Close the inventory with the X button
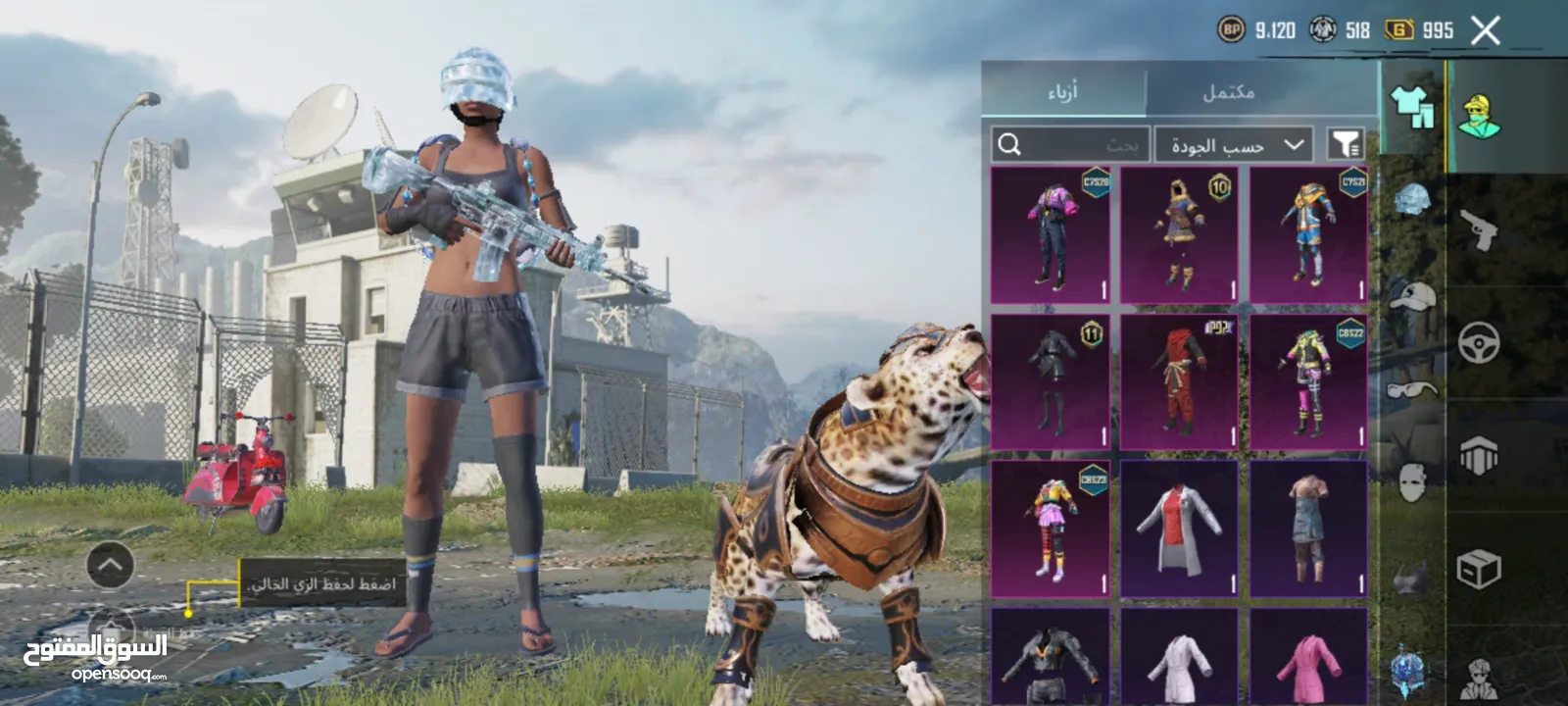 click(x=1485, y=30)
